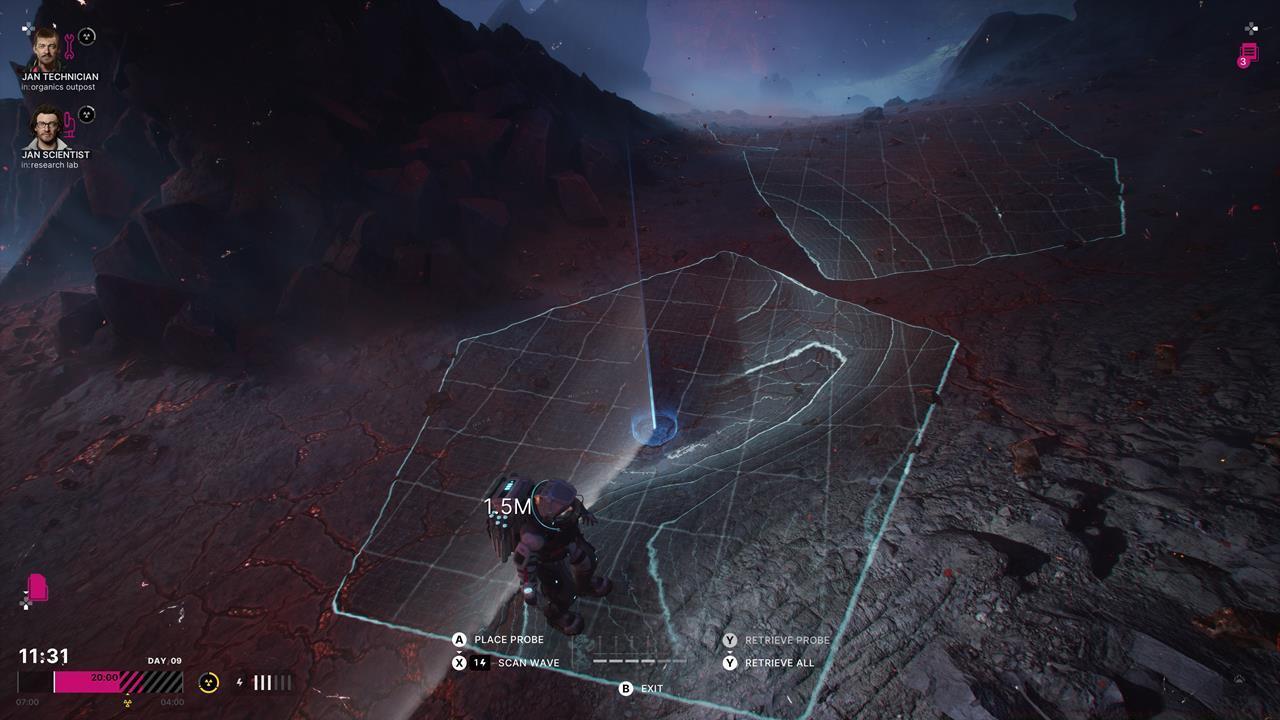
Task: Select Jan Scientist's research lab label
Action: pyautogui.click(x=51, y=164)
